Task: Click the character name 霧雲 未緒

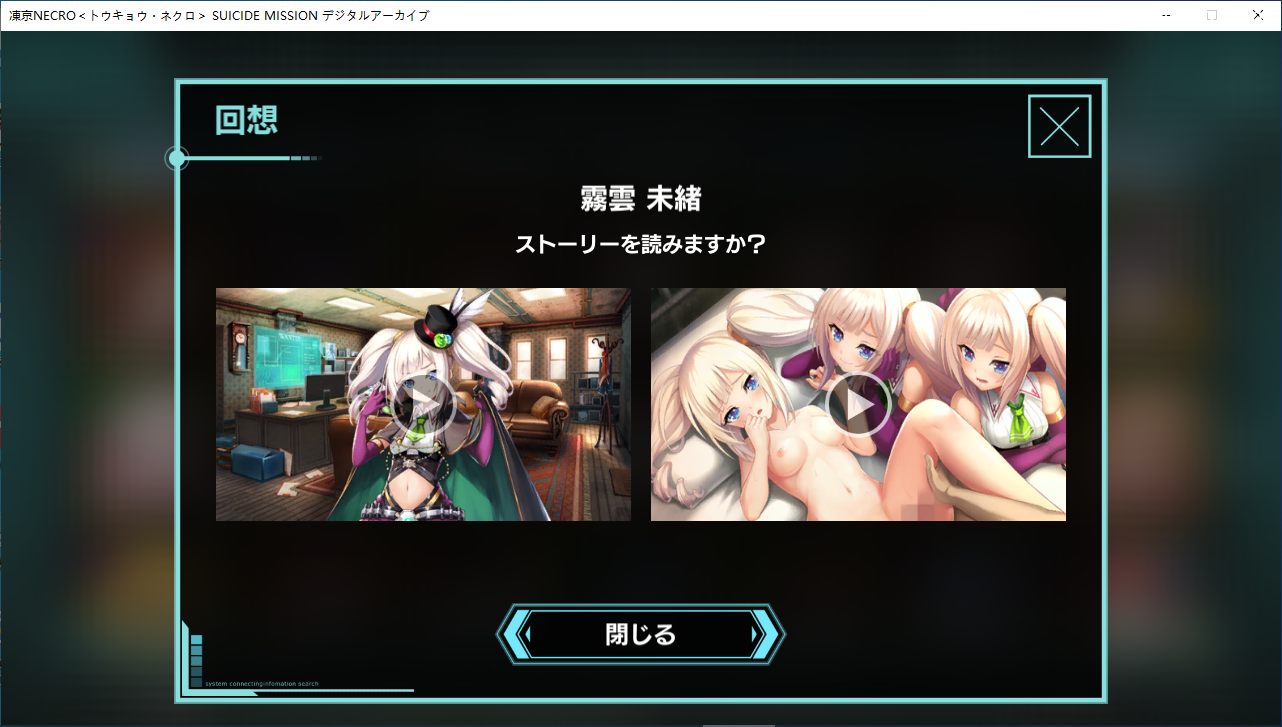Action: click(x=641, y=199)
